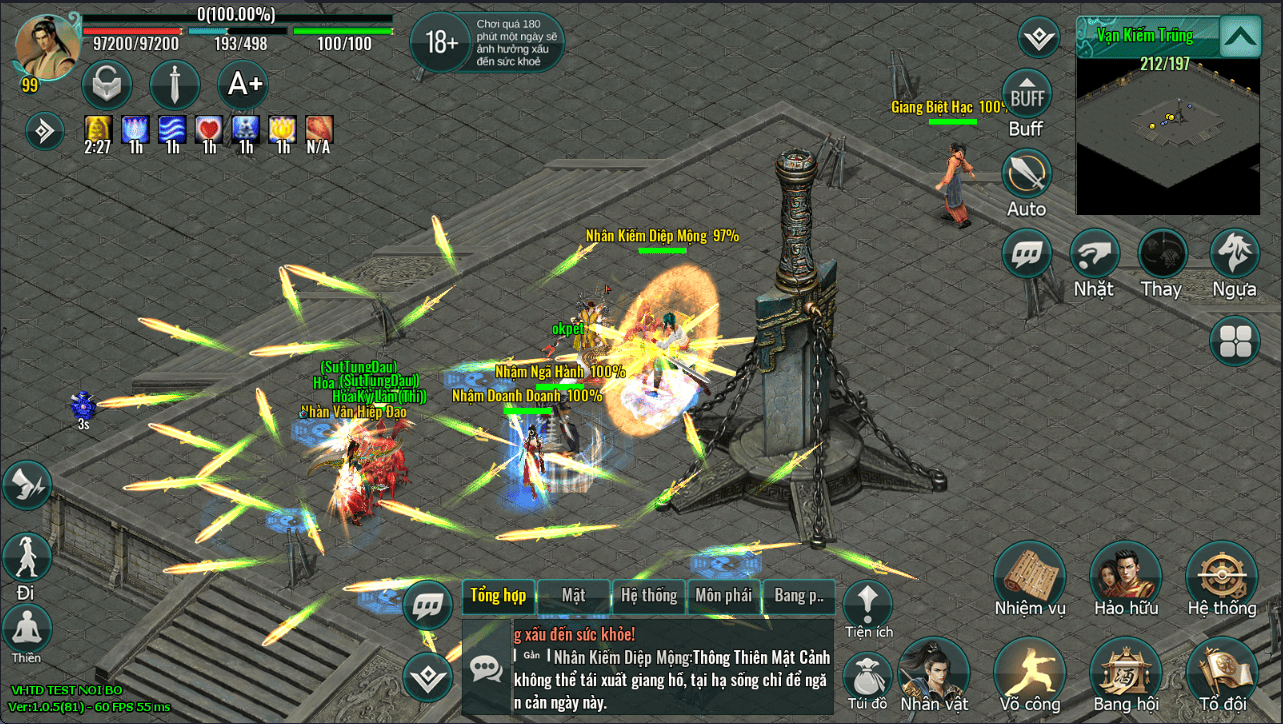Collapse the Vạn Kiếm Trủng minimap arrow
Screen dimensions: 1283x724
(x=1239, y=38)
